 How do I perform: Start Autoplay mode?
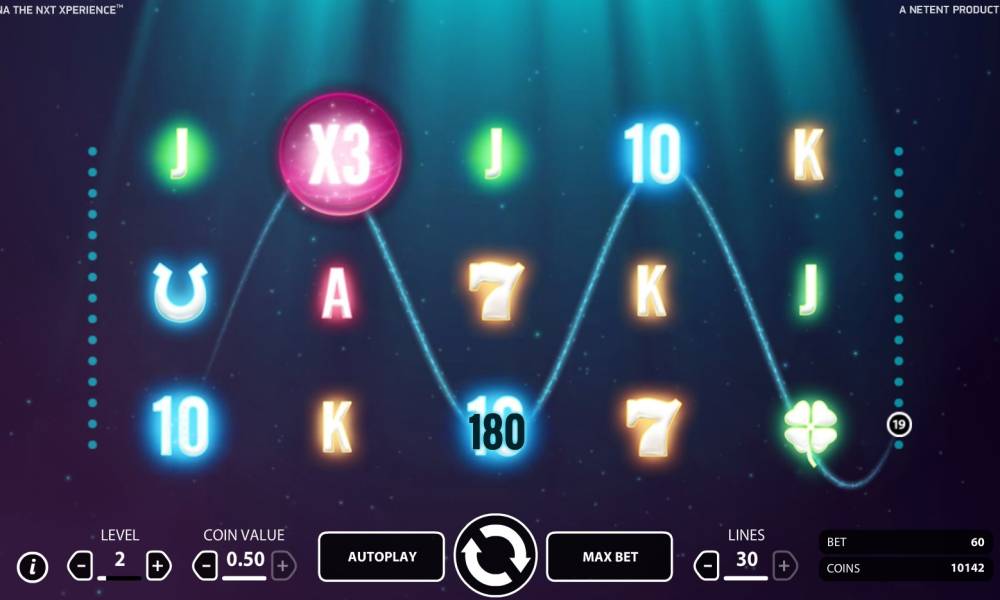click(x=381, y=557)
